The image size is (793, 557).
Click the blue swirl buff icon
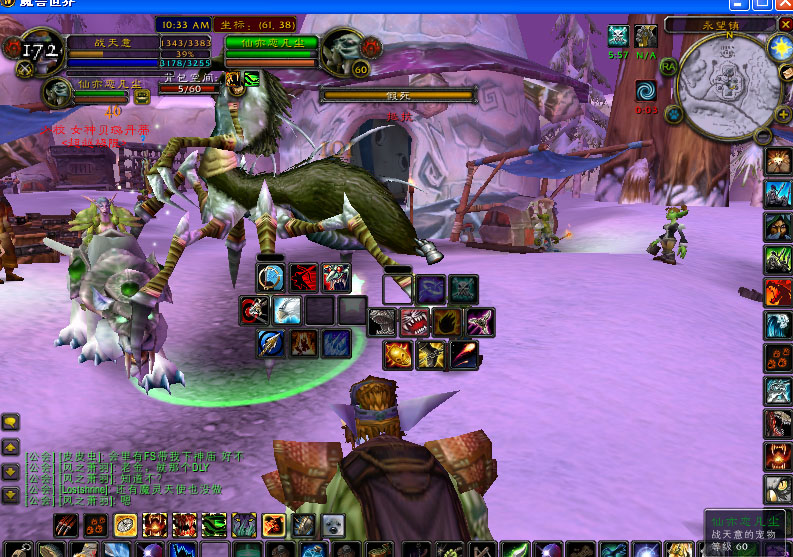pyautogui.click(x=646, y=91)
